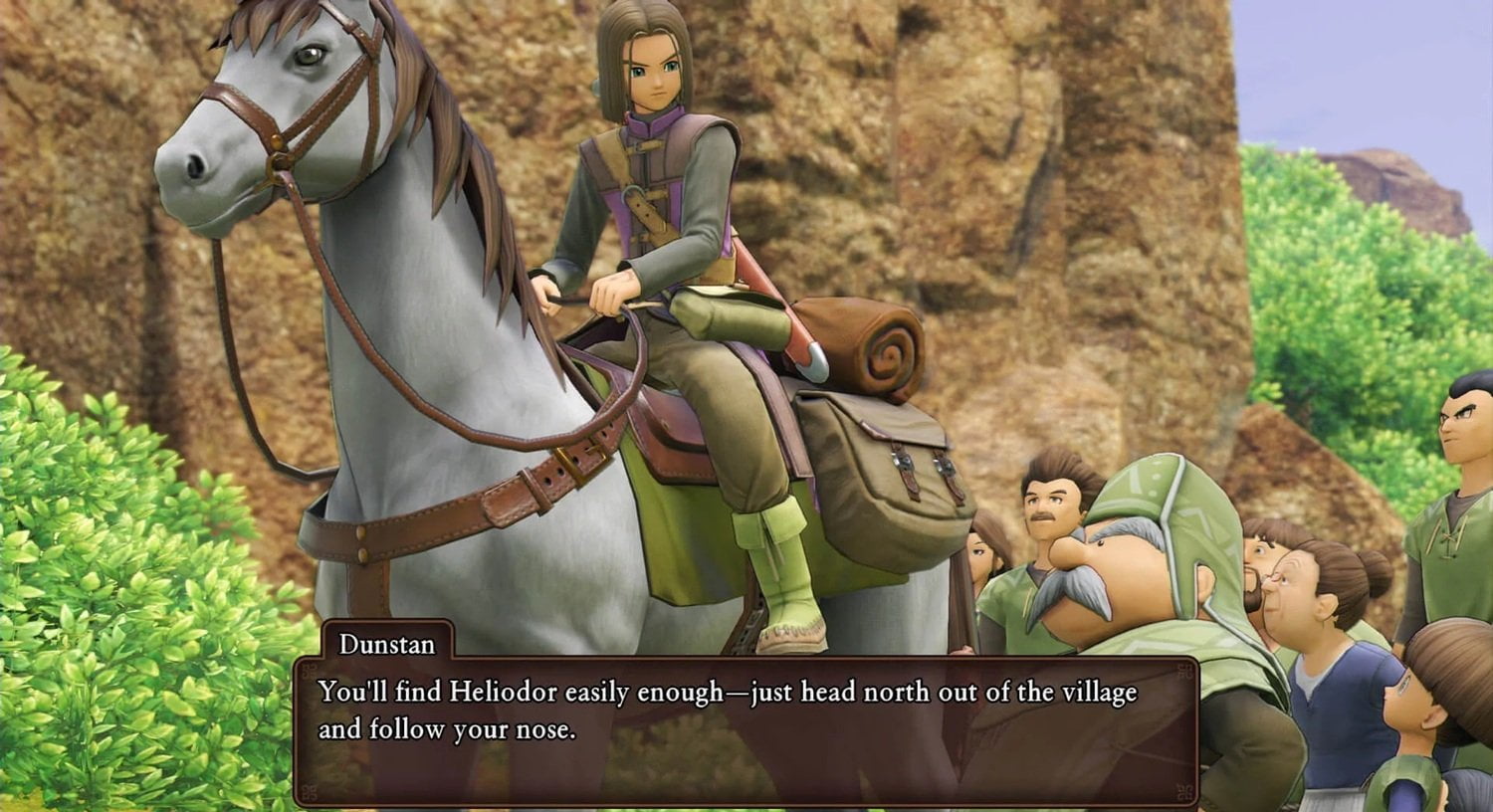Viewport: 1493px width, 812px height.
Task: Advance Dunstan's dialogue text box
Action: (x=745, y=729)
